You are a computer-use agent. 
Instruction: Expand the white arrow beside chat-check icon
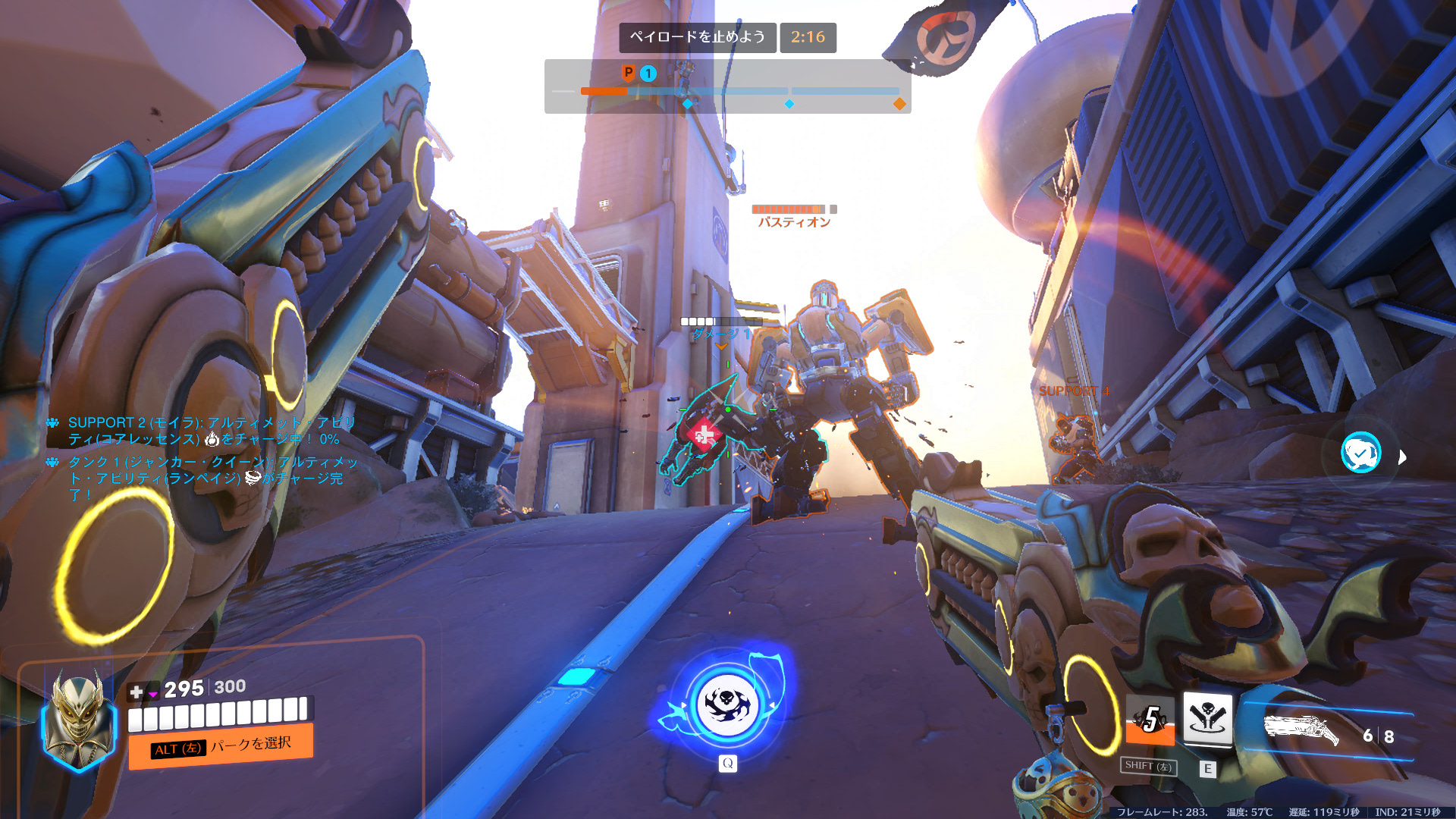pyautogui.click(x=1402, y=457)
